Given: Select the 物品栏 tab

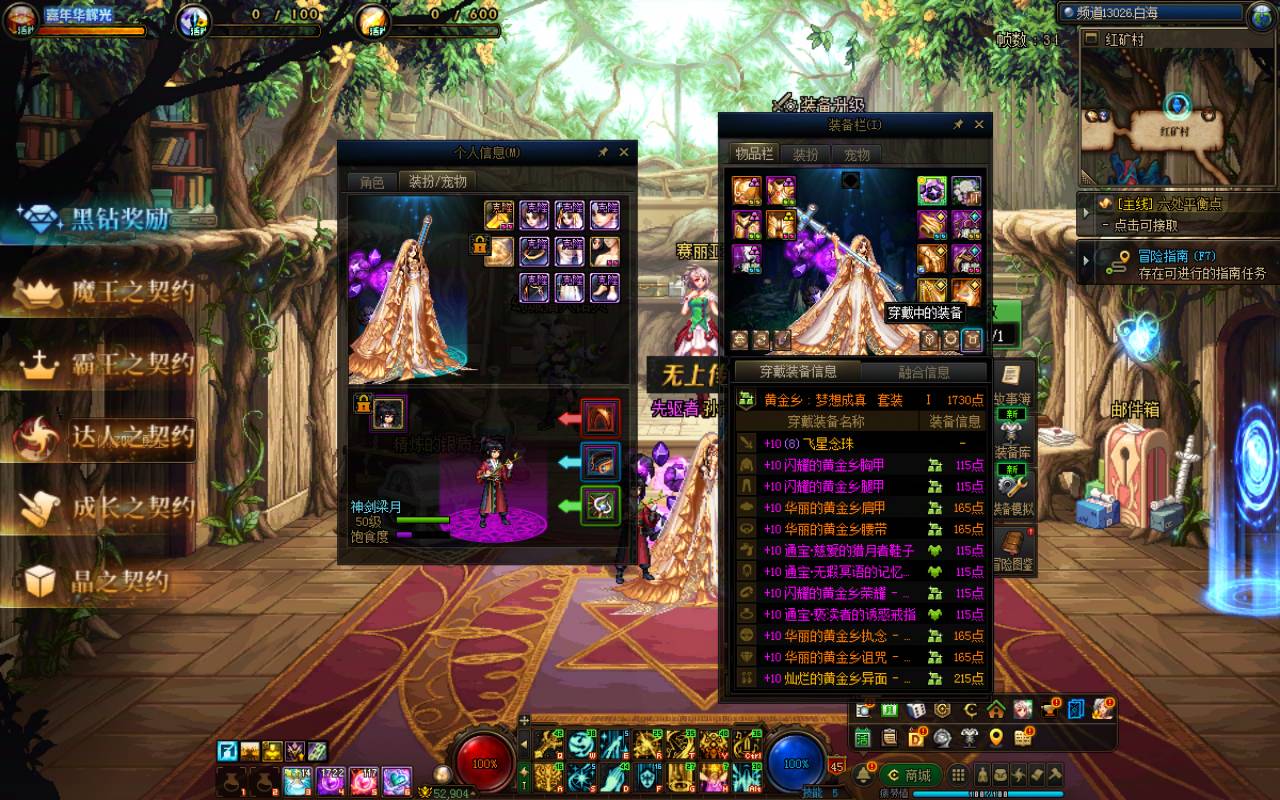Looking at the screenshot, I should [x=754, y=153].
